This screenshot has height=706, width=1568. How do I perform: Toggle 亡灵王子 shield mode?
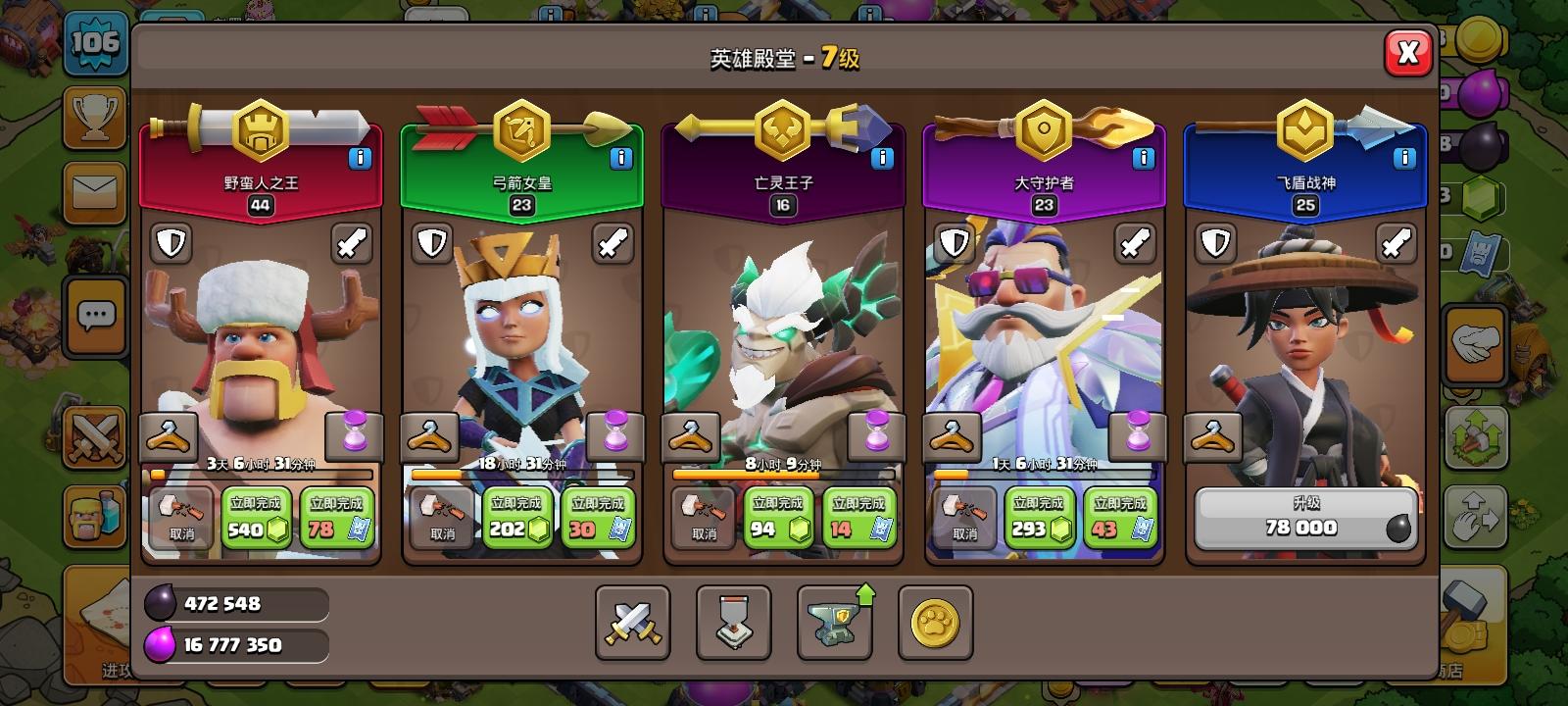(x=692, y=243)
